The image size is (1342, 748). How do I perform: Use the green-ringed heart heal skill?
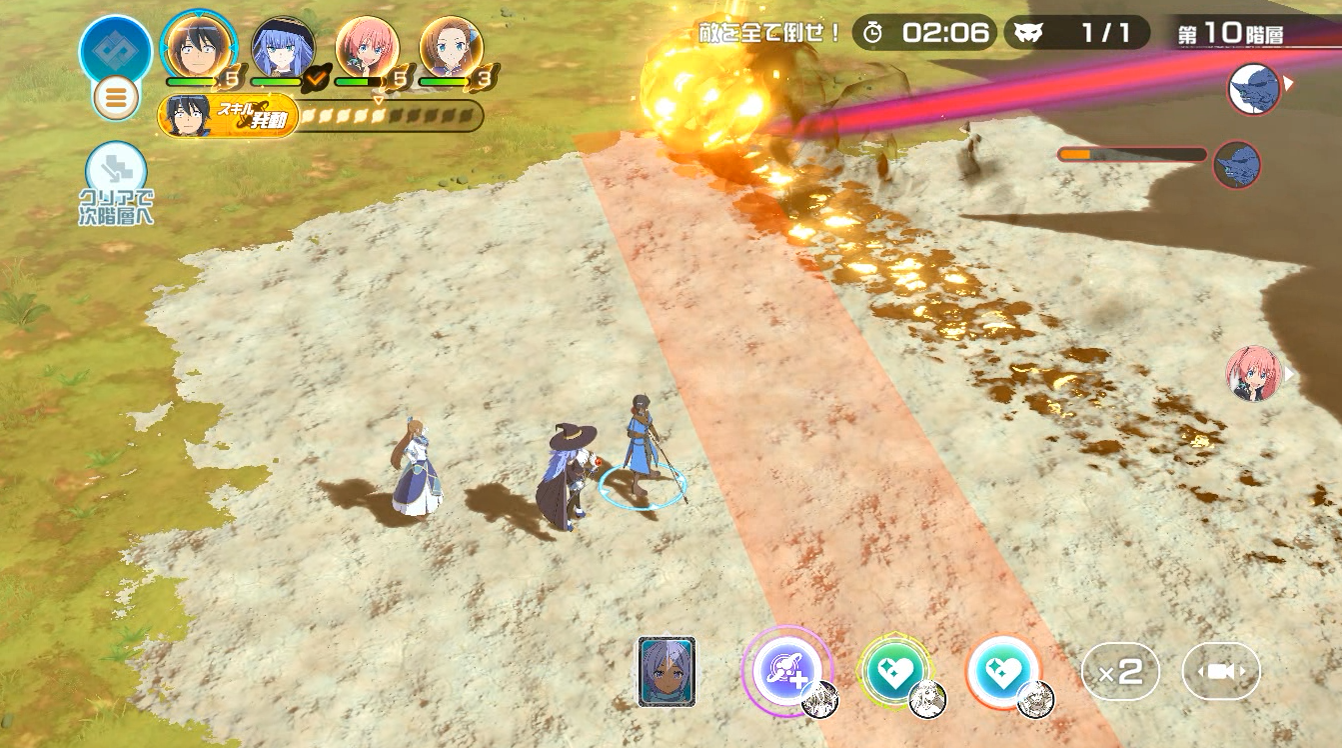point(895,670)
